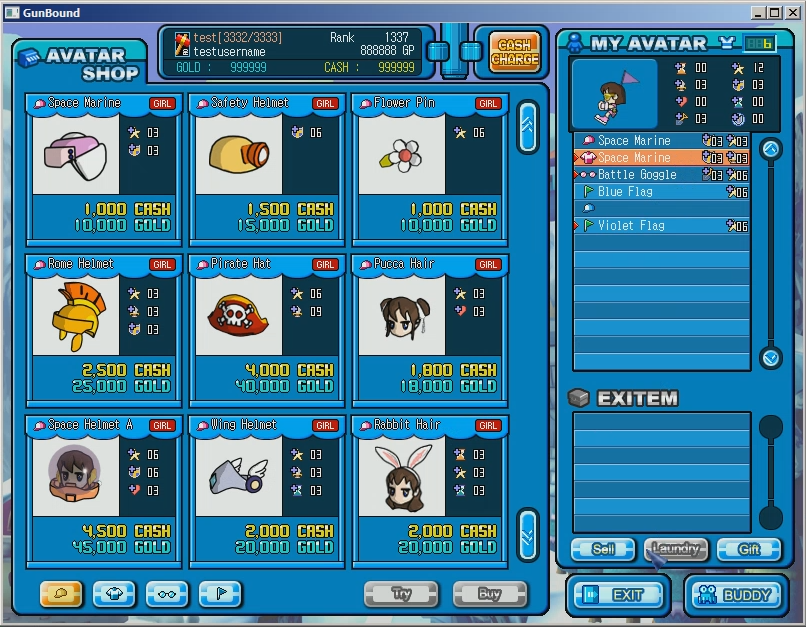Select the Wing Helmet shop item
This screenshot has height=627, width=806.
point(266,492)
